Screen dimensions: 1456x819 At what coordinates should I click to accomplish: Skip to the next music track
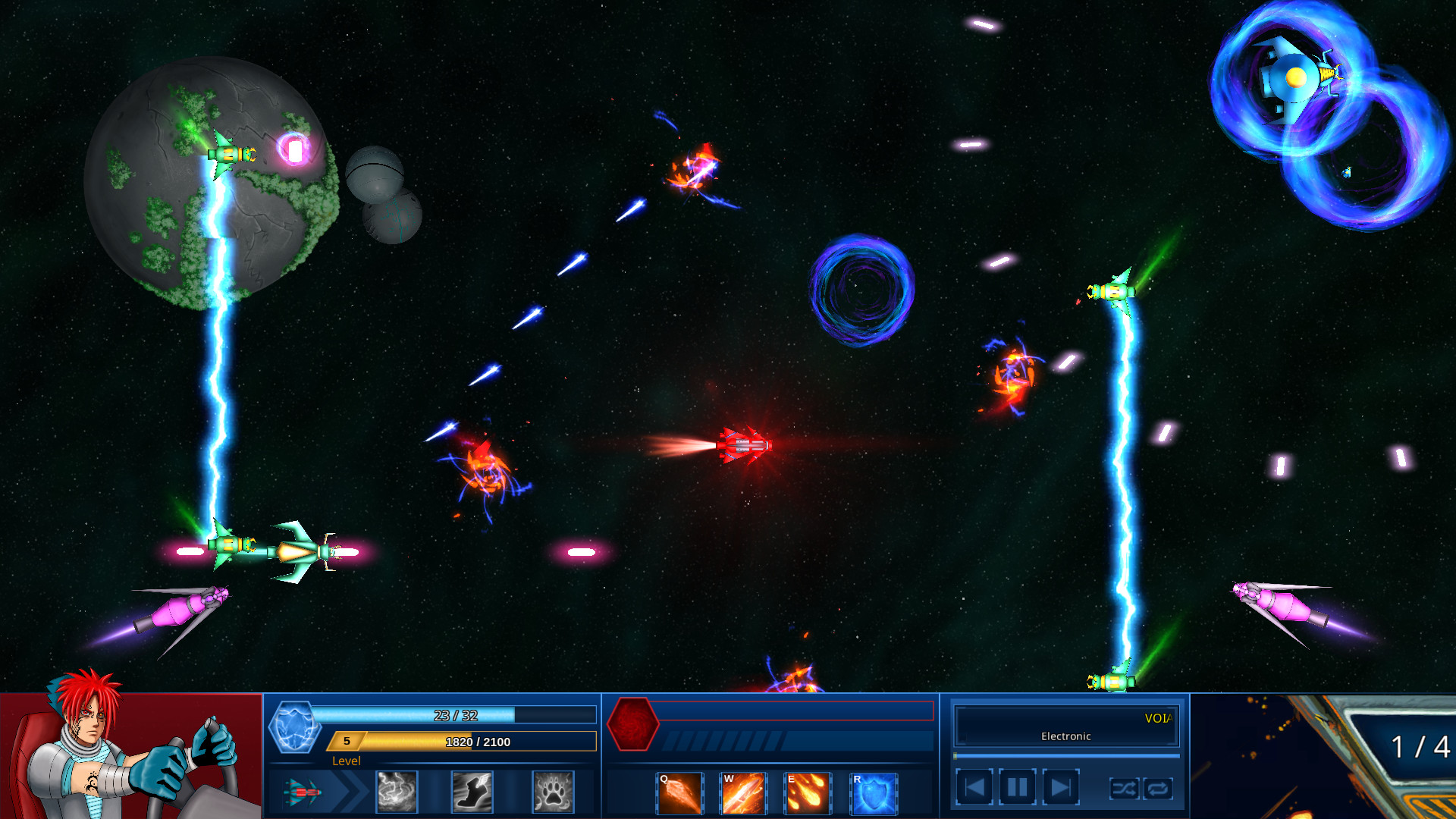[x=1059, y=786]
